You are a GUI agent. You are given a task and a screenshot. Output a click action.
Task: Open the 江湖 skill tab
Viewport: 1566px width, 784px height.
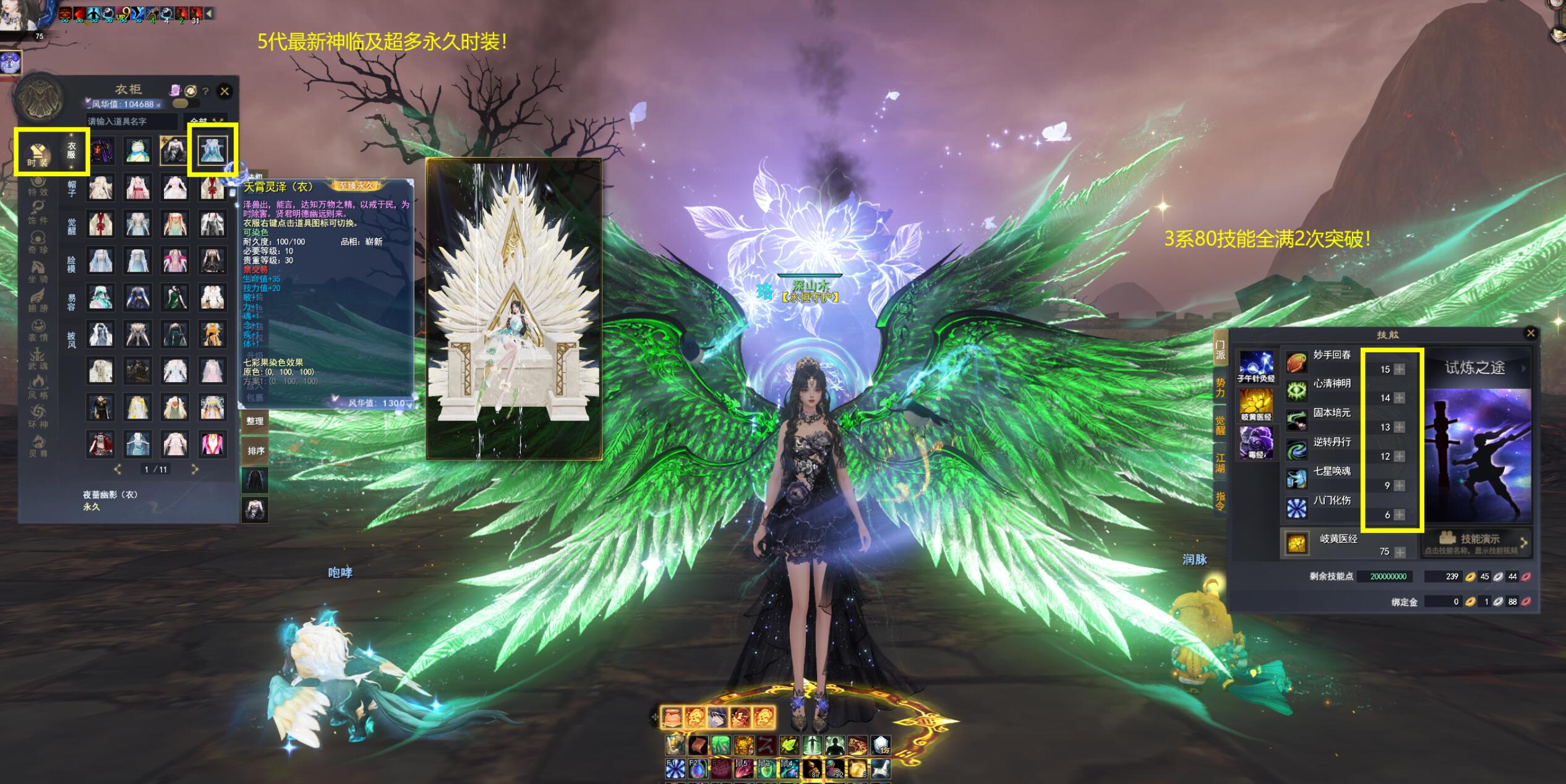pos(1220,462)
